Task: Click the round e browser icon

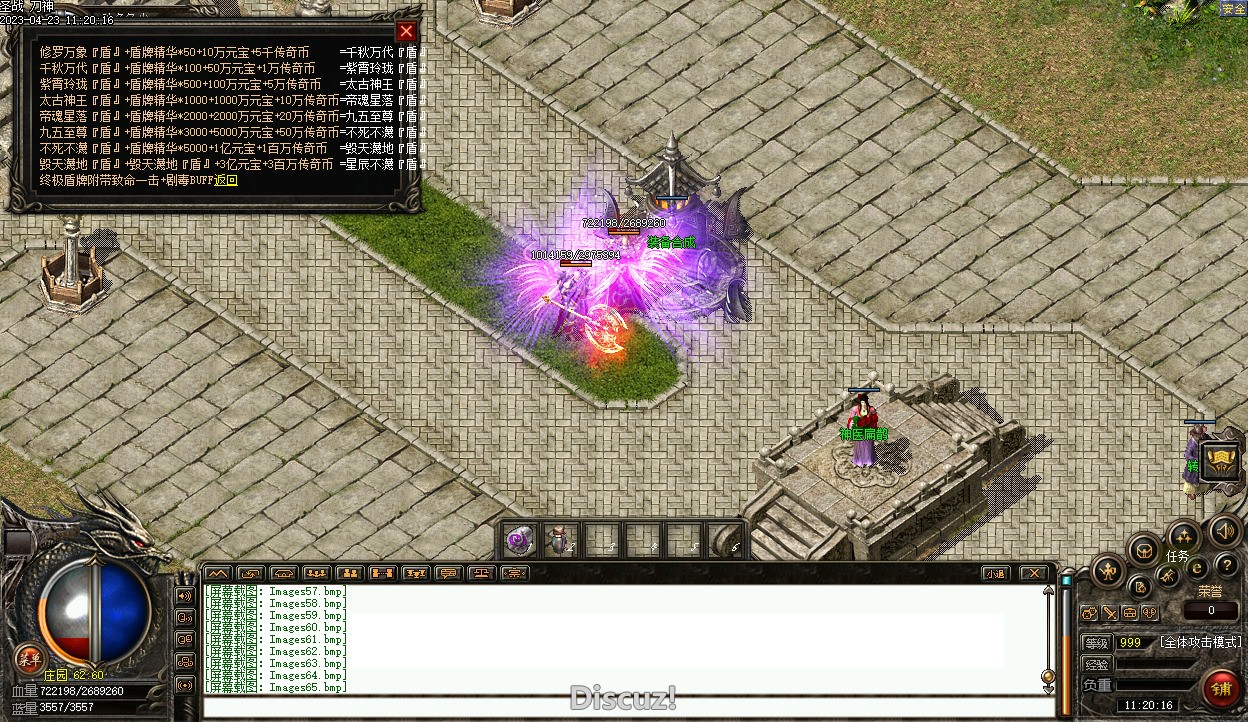Action: (1196, 569)
